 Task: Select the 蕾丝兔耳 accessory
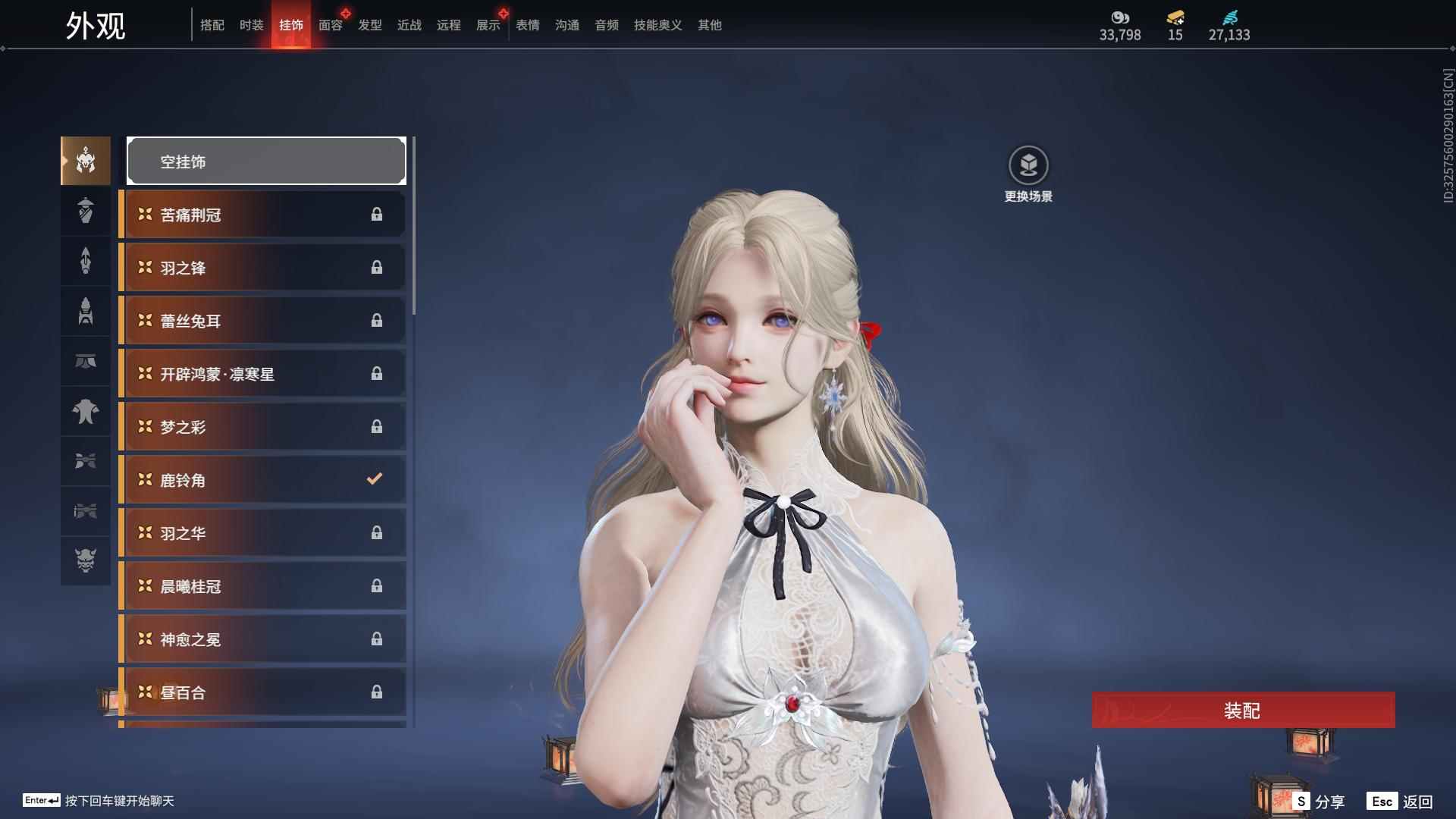tap(262, 321)
